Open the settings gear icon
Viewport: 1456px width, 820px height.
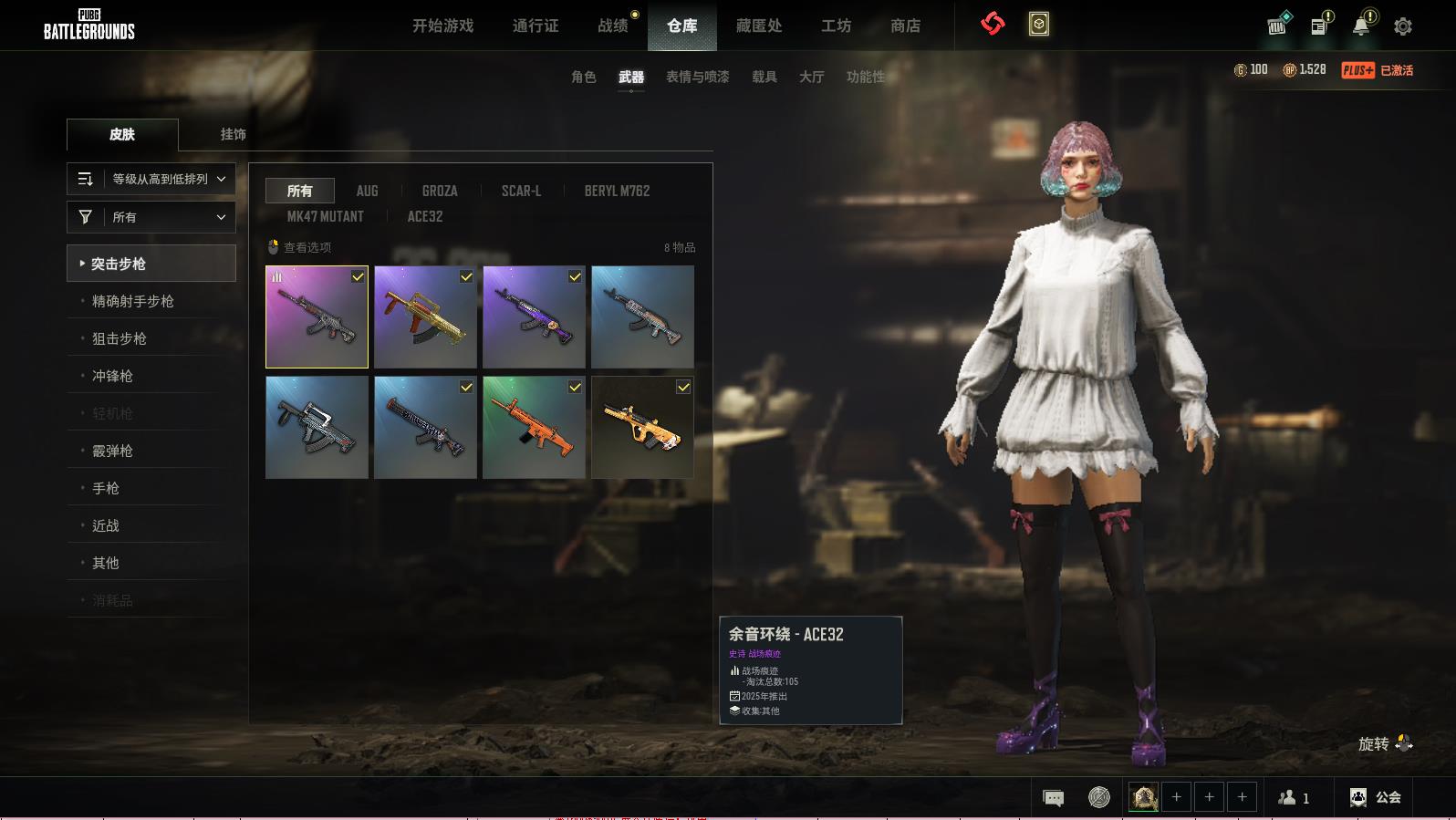tap(1403, 26)
